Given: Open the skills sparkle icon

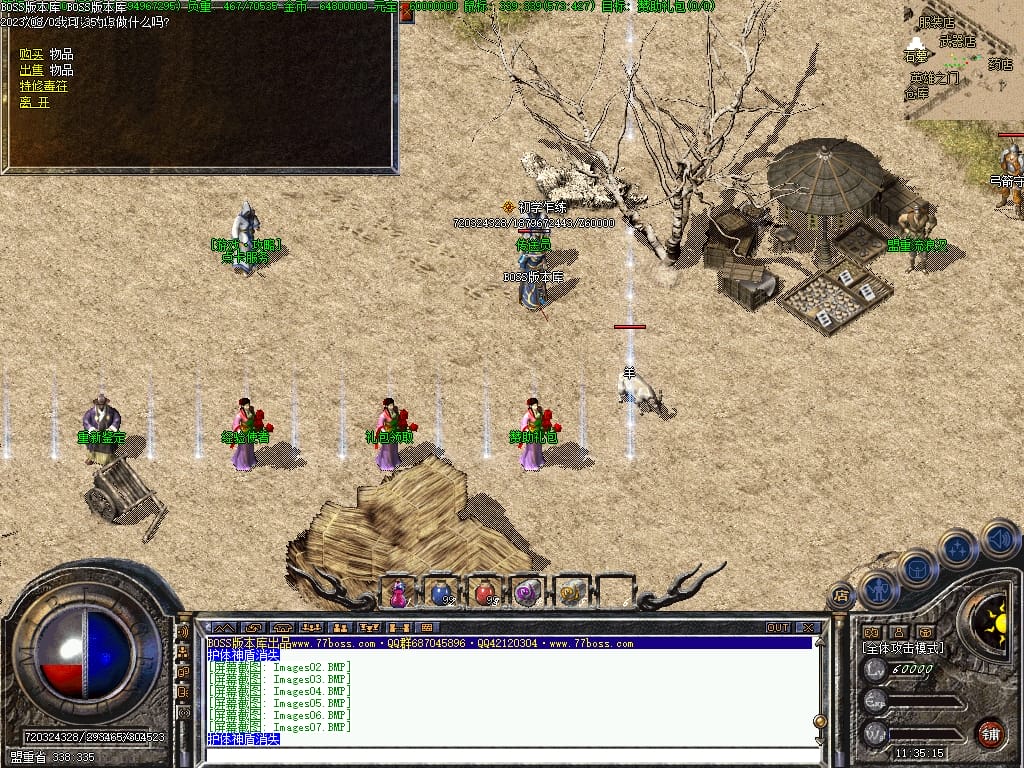Looking at the screenshot, I should click(958, 547).
